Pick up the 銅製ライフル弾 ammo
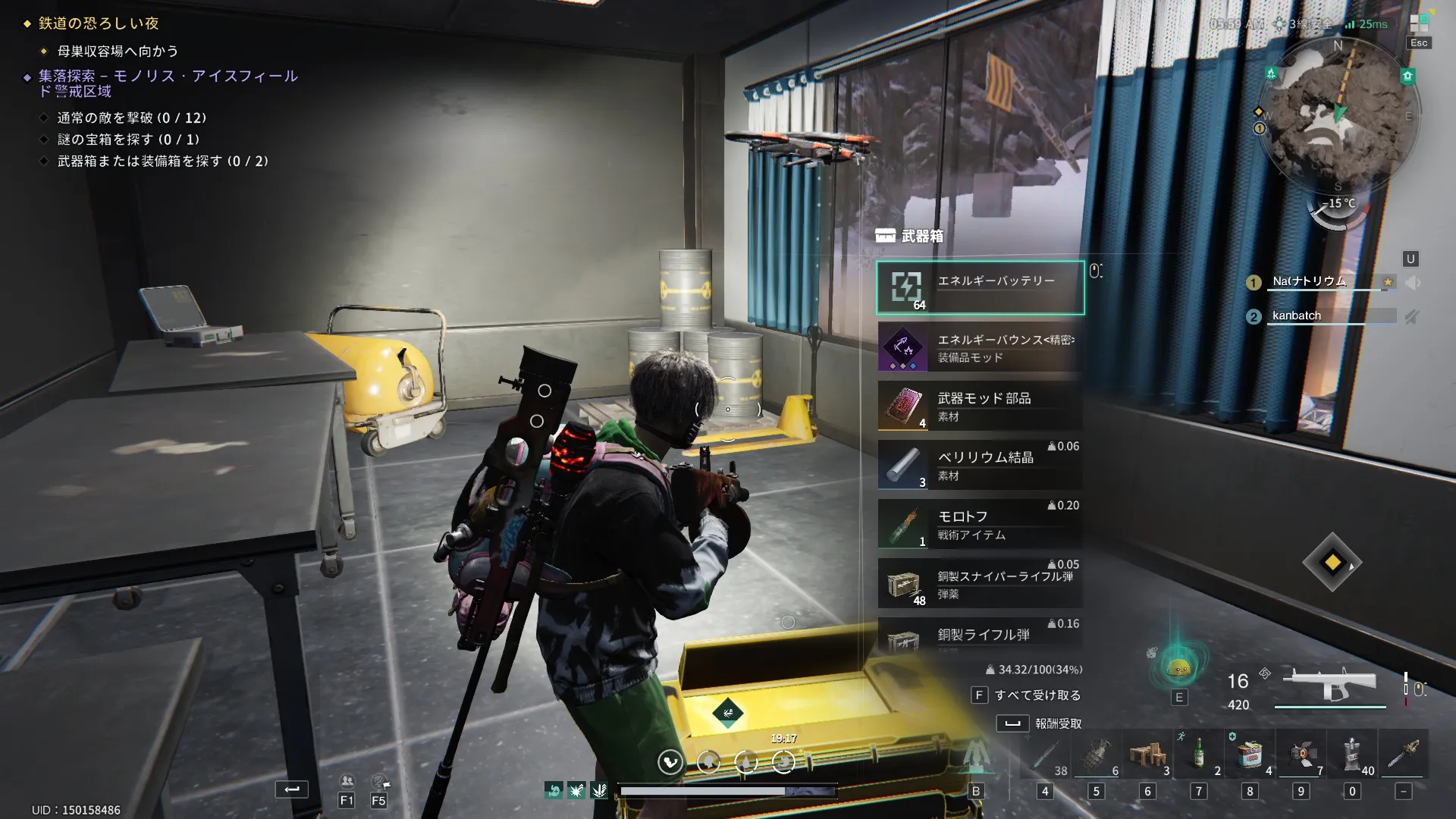The image size is (1456, 819). tap(980, 635)
